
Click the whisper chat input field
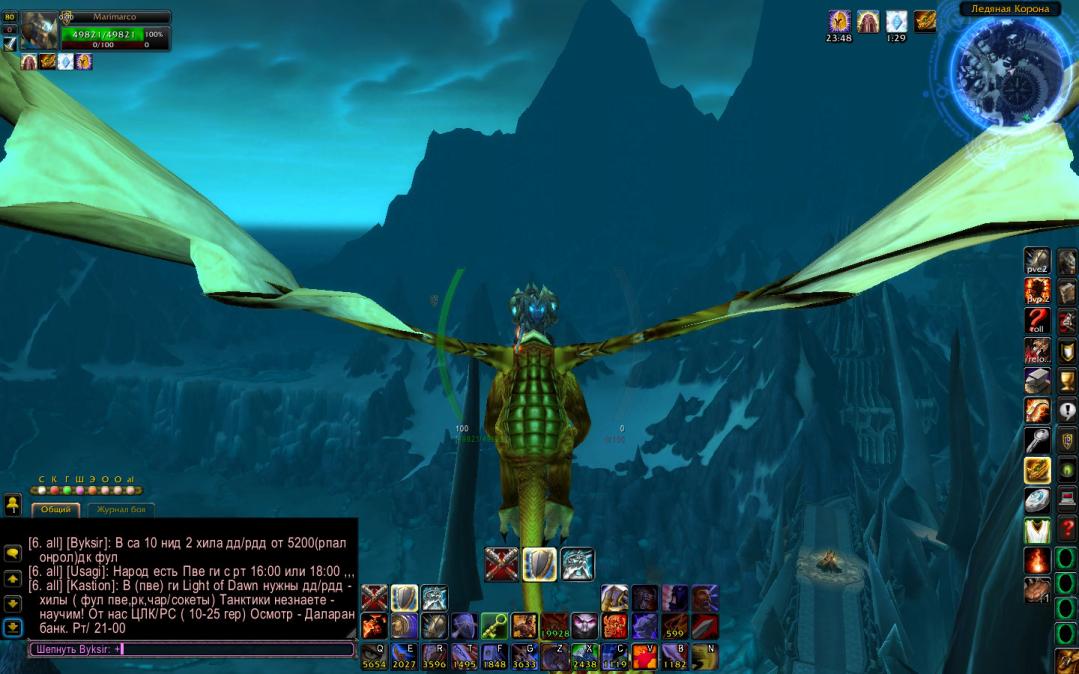(x=190, y=649)
